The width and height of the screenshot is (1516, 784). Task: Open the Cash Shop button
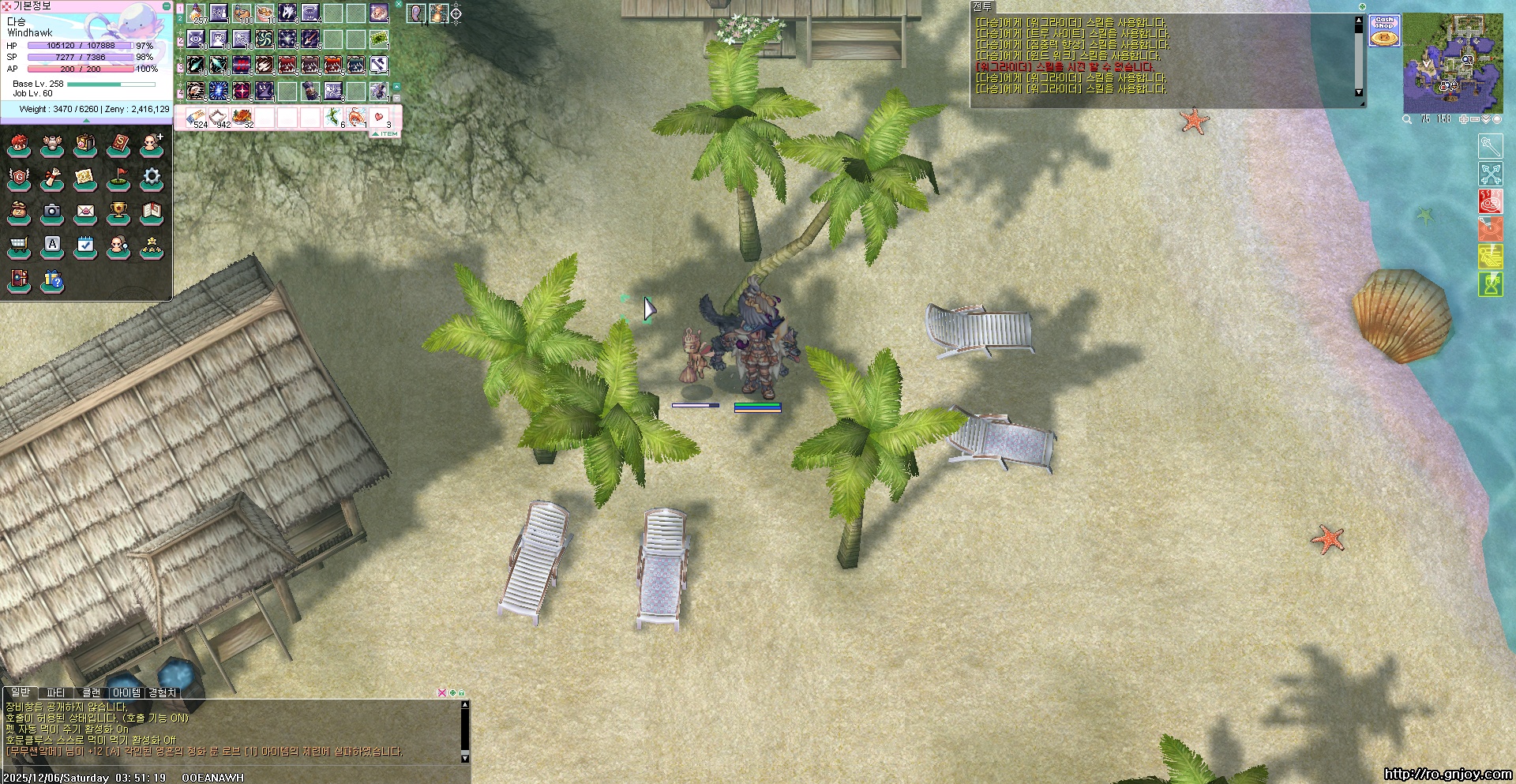(x=1384, y=30)
